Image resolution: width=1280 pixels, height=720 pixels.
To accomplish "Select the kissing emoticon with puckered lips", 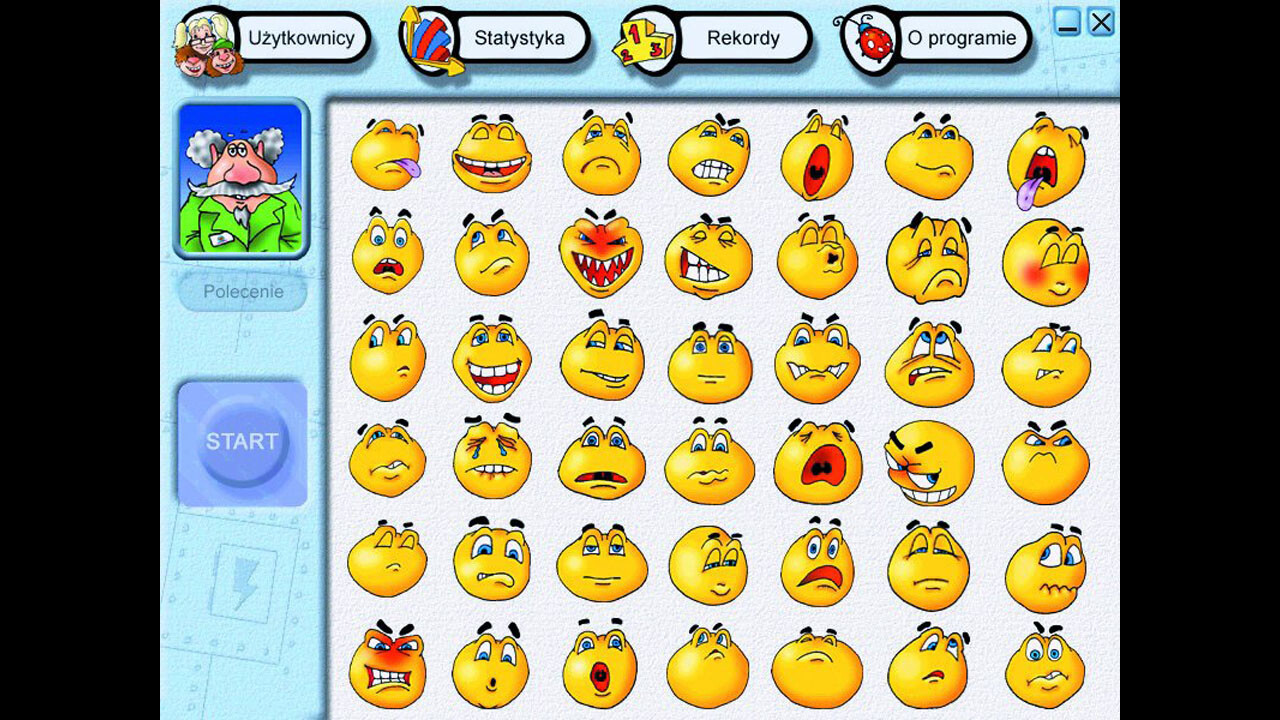I will pyautogui.click(x=818, y=255).
